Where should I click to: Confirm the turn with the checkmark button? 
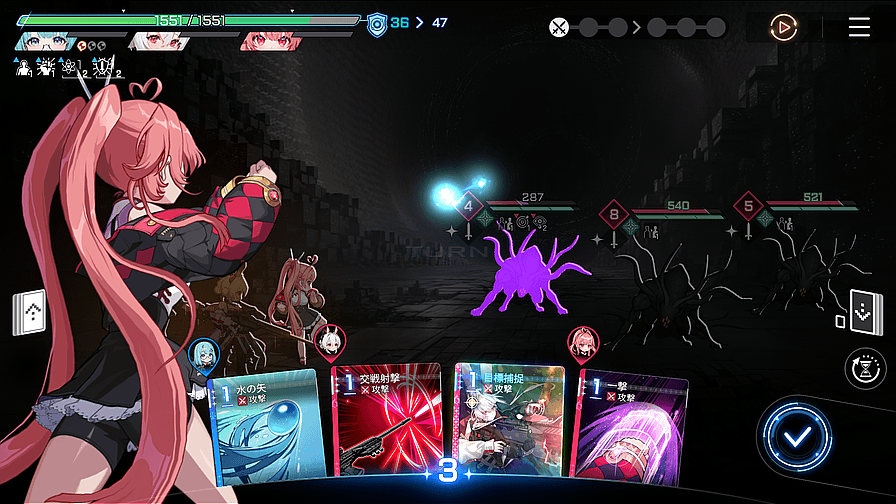click(796, 437)
